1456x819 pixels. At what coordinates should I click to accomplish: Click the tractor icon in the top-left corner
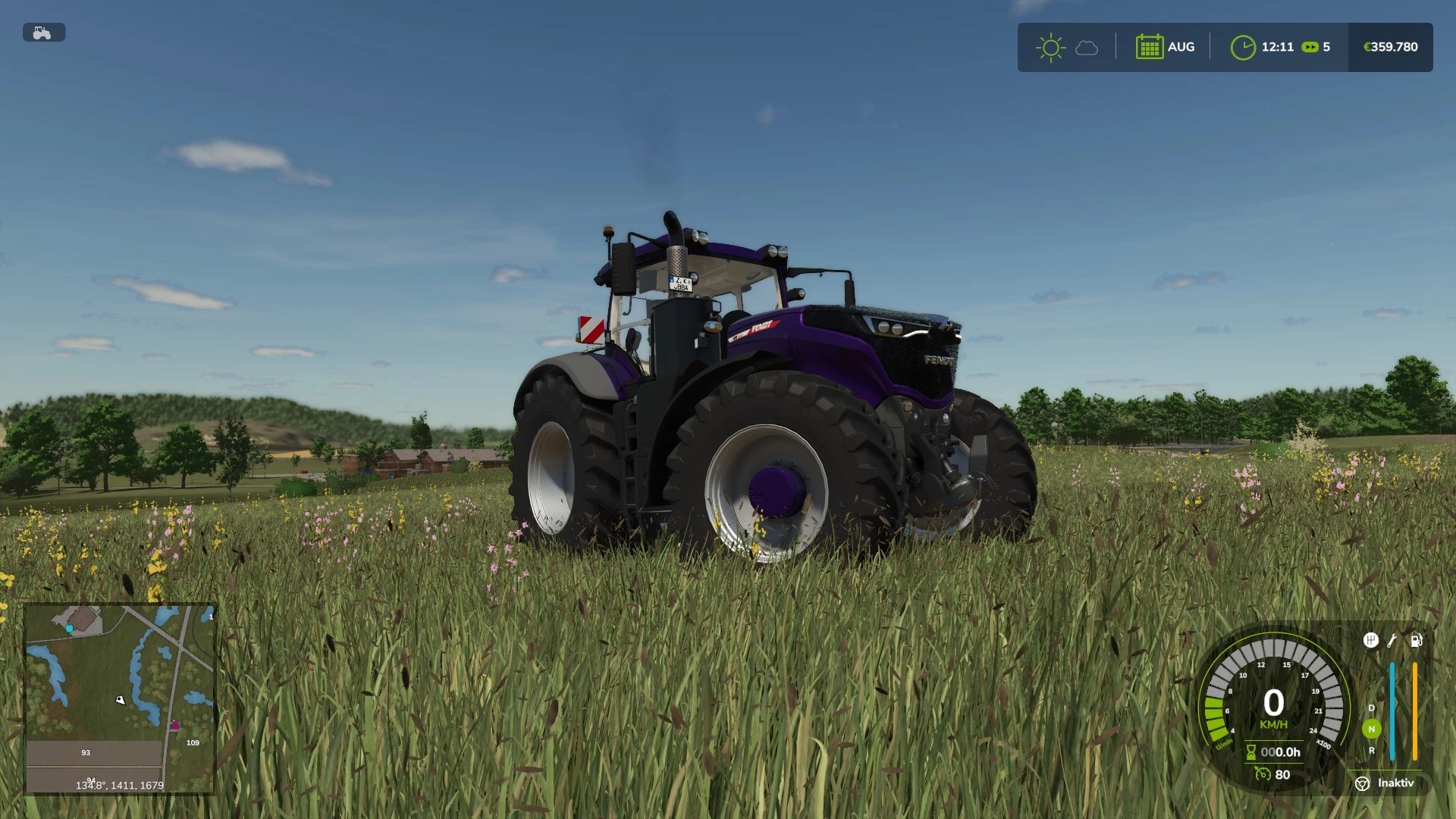pyautogui.click(x=44, y=32)
